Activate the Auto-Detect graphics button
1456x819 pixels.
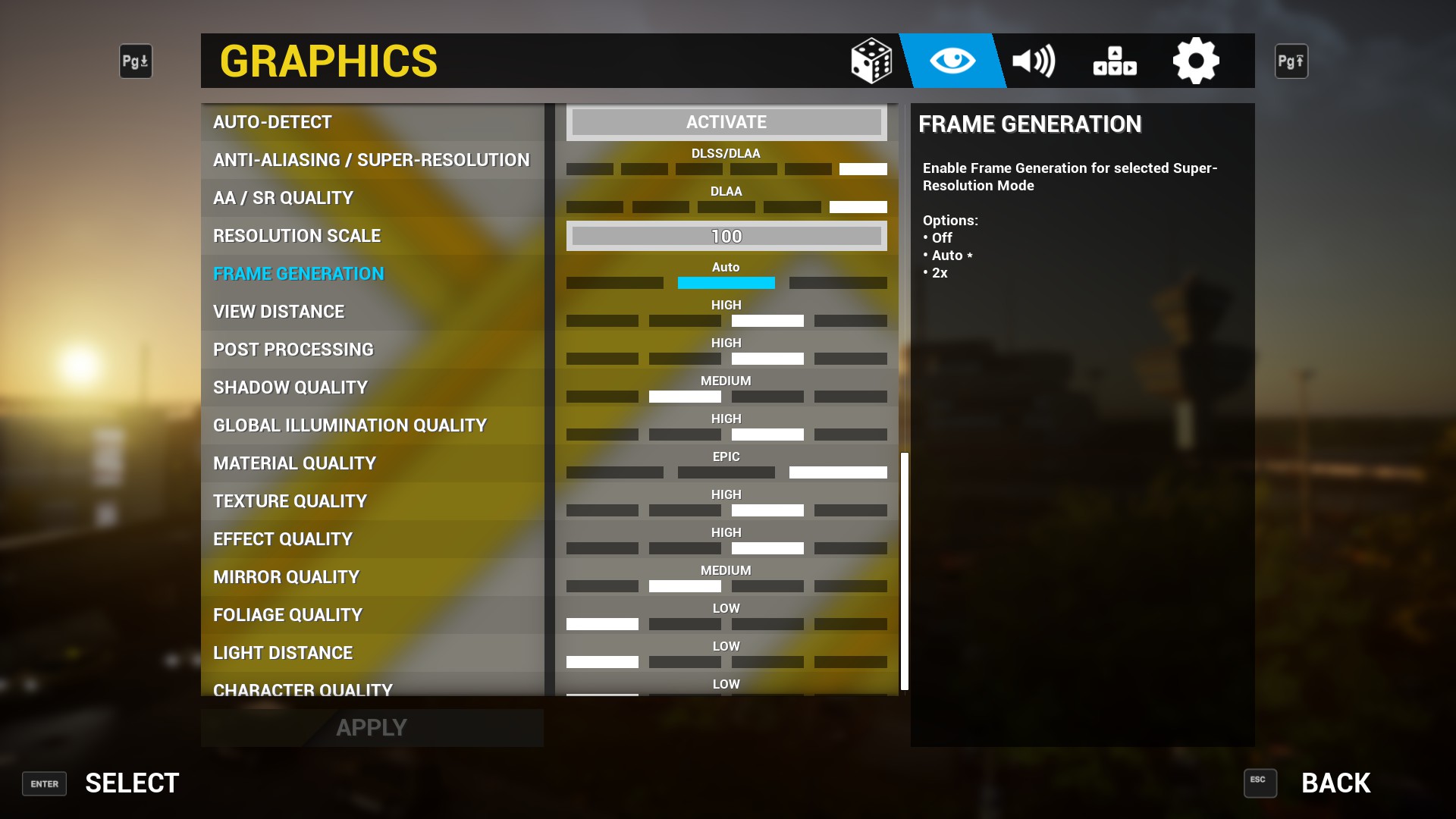pyautogui.click(x=726, y=122)
